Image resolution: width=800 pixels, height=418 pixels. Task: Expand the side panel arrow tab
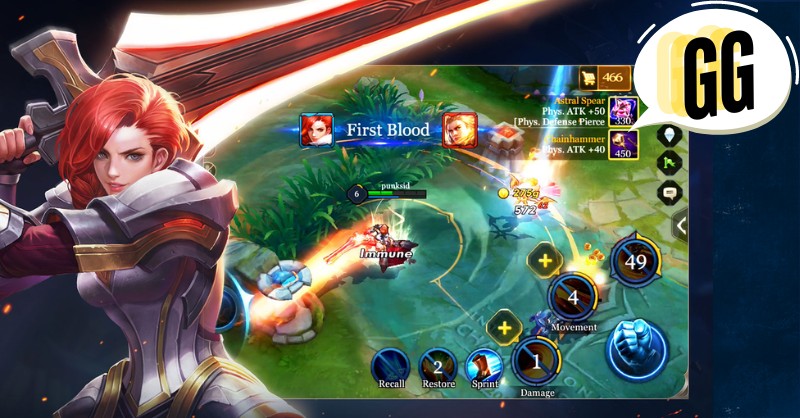(681, 226)
